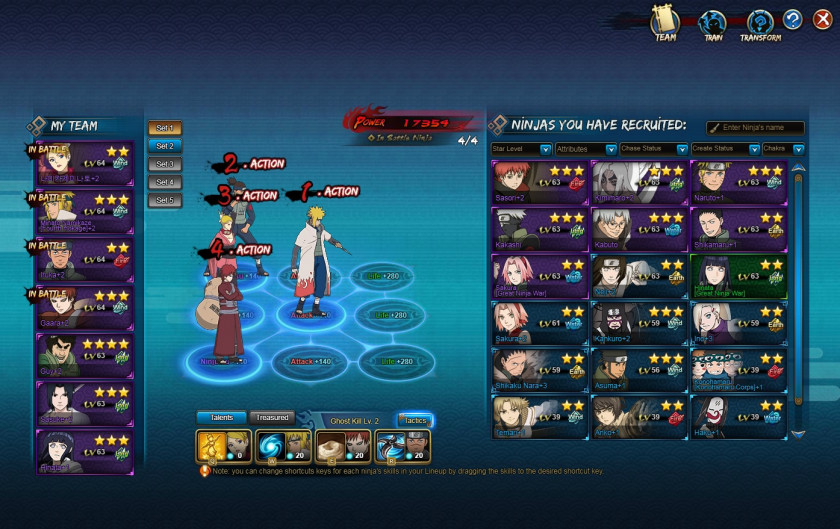
Task: Open the Train tab
Action: 711,24
